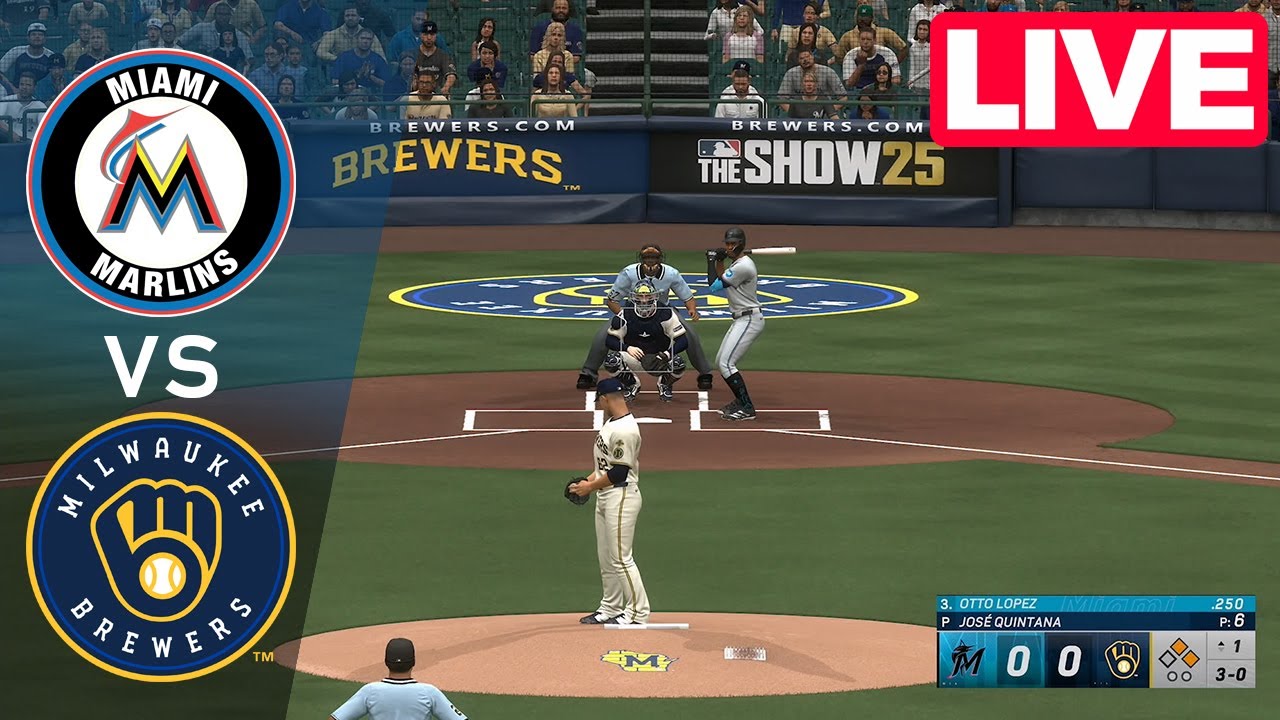Screen dimensions: 1280x720
Task: Toggle second base on the diamond indicator
Action: (x=1180, y=645)
